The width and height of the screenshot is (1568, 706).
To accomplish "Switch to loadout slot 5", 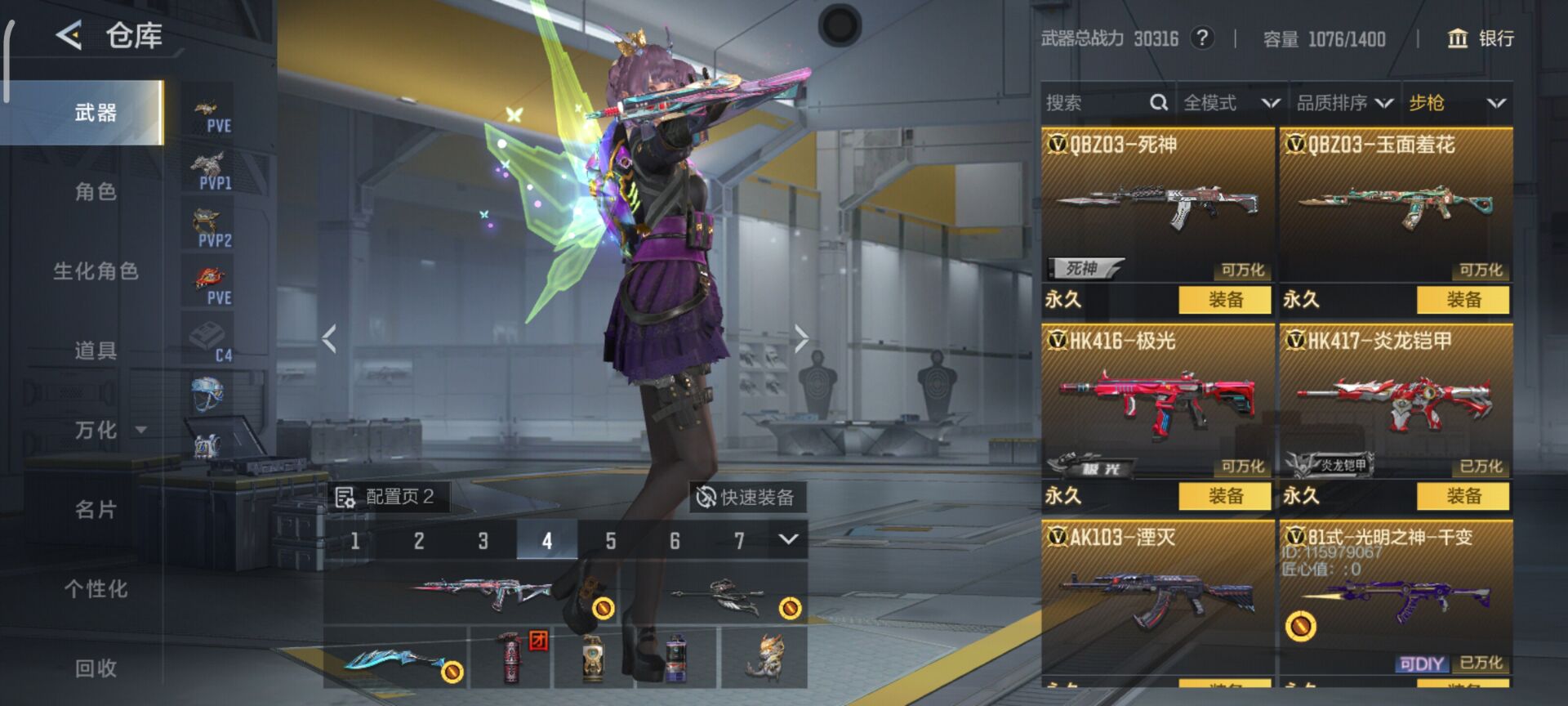I will click(x=611, y=541).
